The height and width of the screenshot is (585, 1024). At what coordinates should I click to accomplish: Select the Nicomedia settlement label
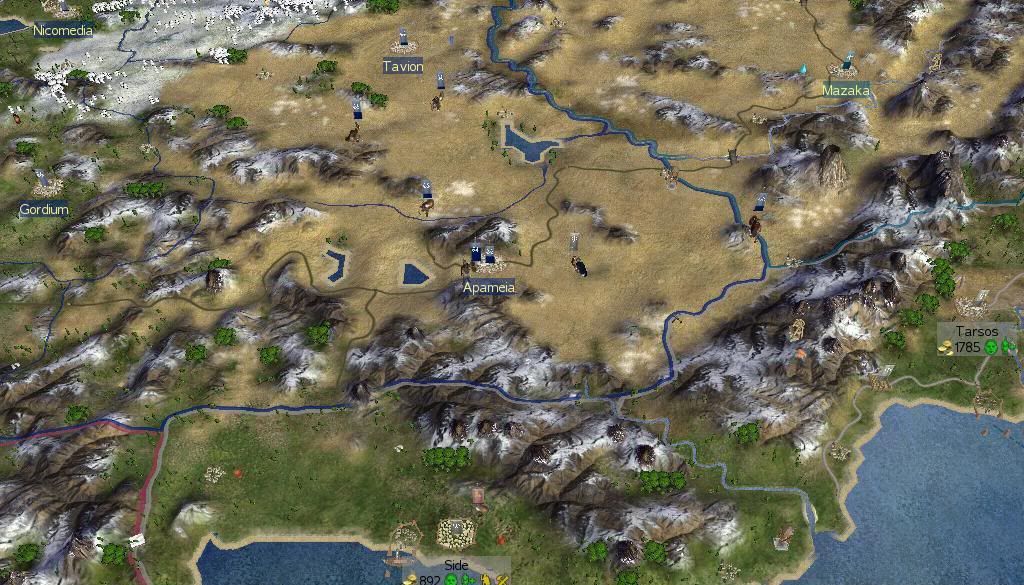point(63,30)
